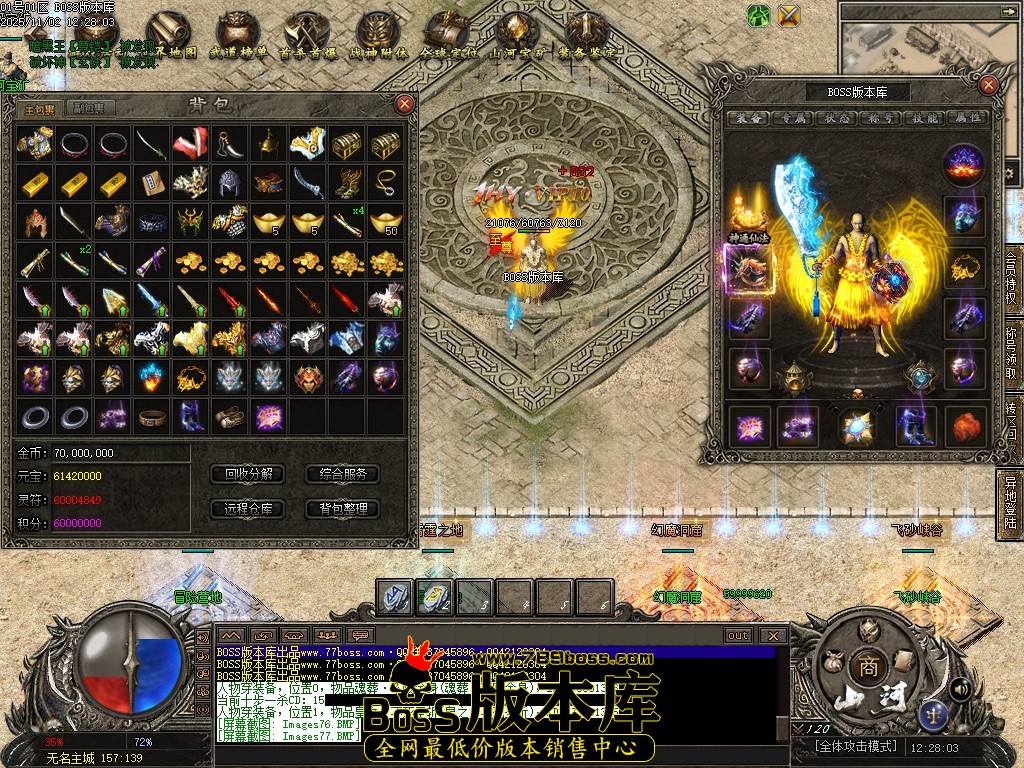Close the chat window with X
This screenshot has height=768, width=1024.
[x=772, y=635]
